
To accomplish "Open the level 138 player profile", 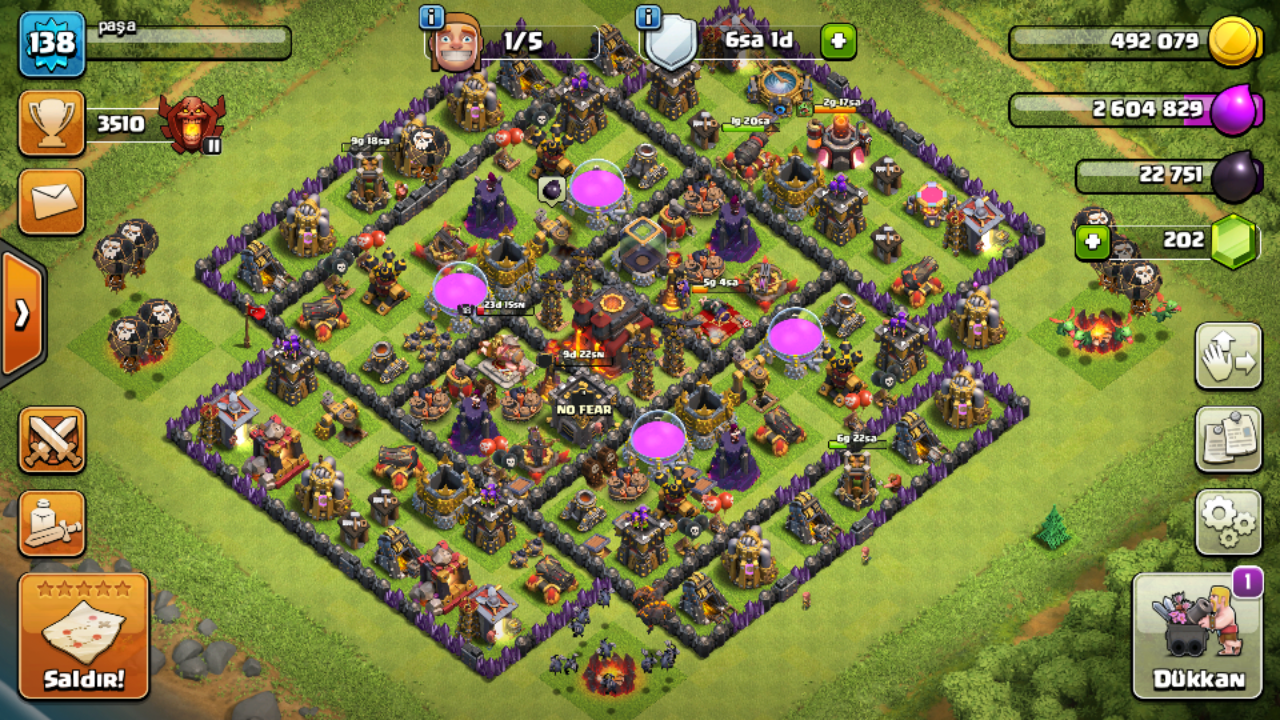I will (51, 44).
